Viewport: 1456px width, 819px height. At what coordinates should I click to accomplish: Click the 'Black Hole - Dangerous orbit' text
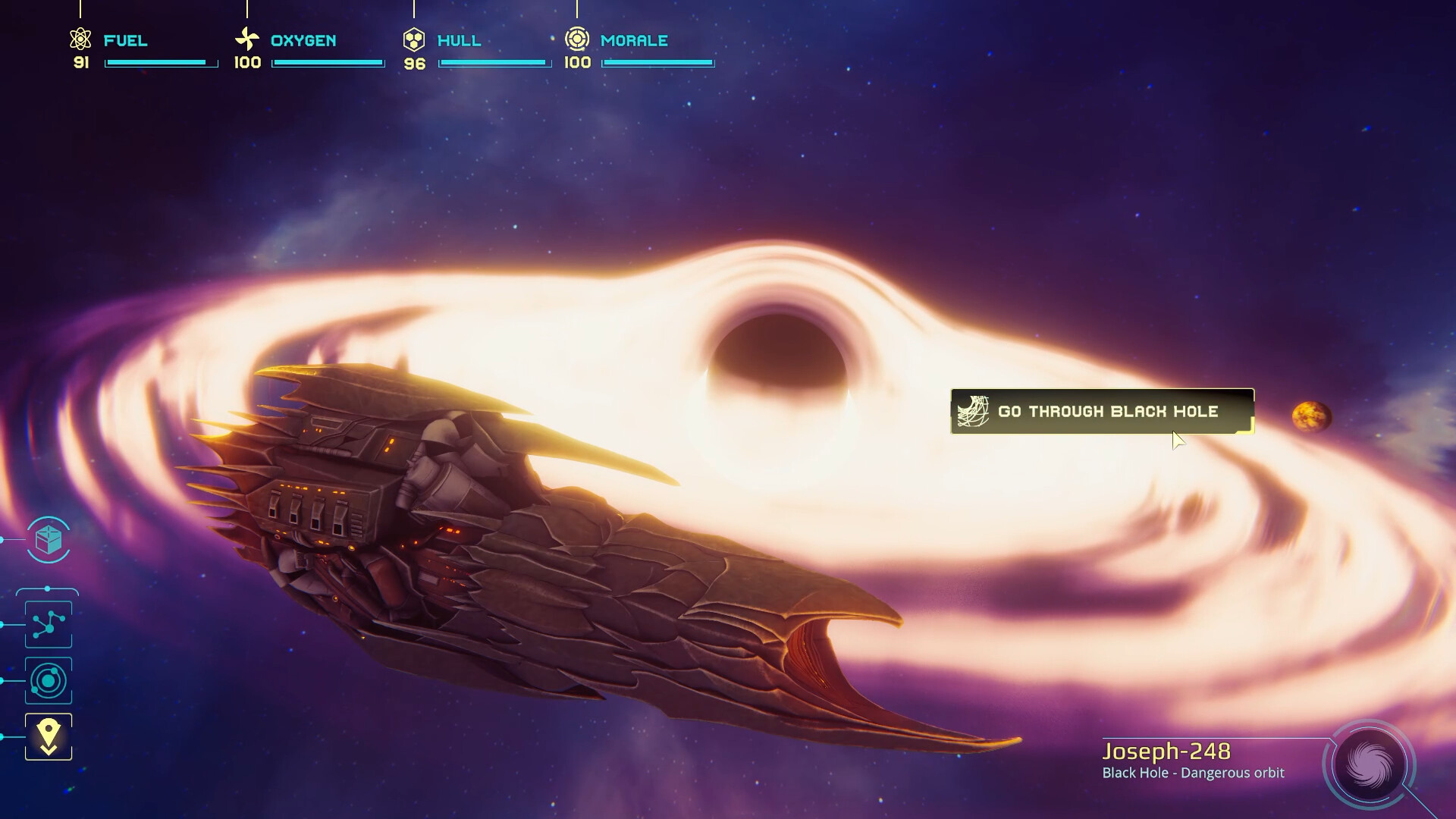[x=1193, y=773]
